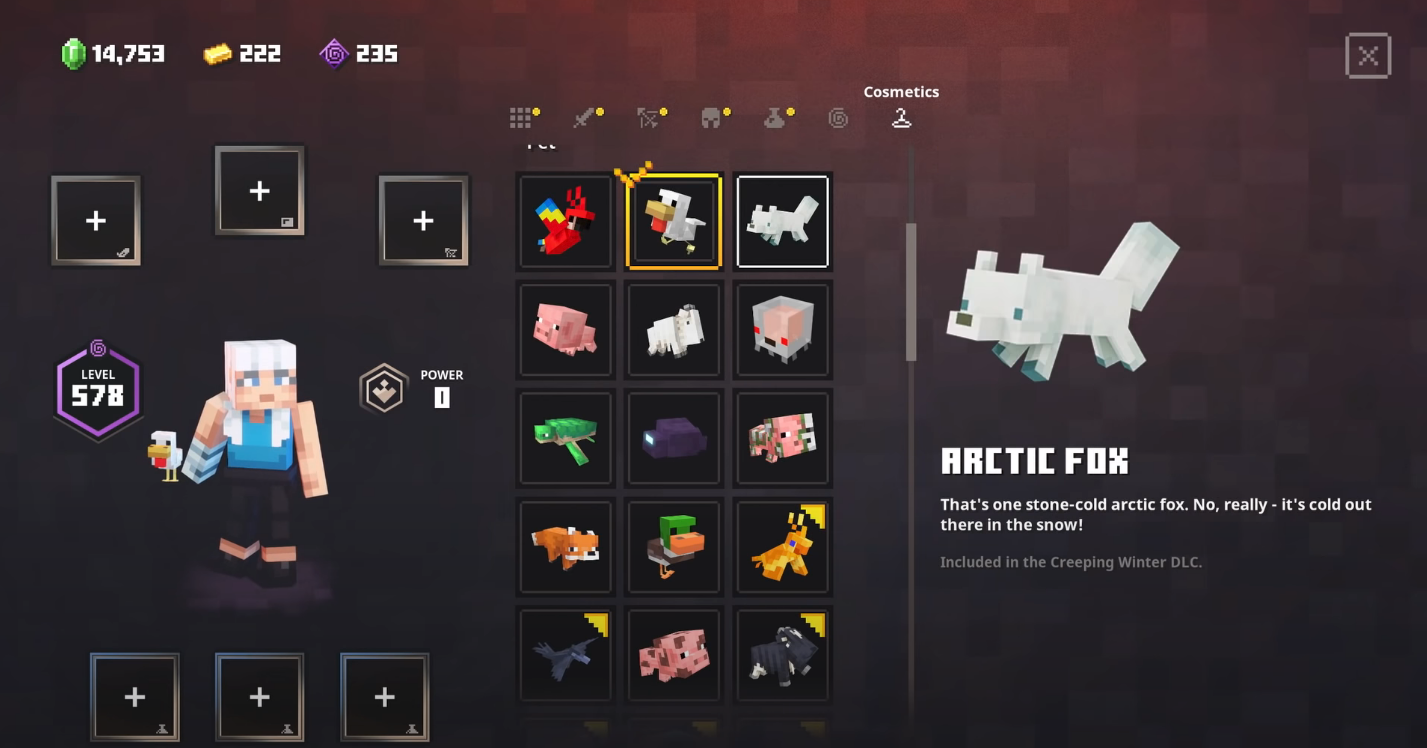Select the baby ghast pet
This screenshot has height=748, width=1427.
(x=782, y=330)
